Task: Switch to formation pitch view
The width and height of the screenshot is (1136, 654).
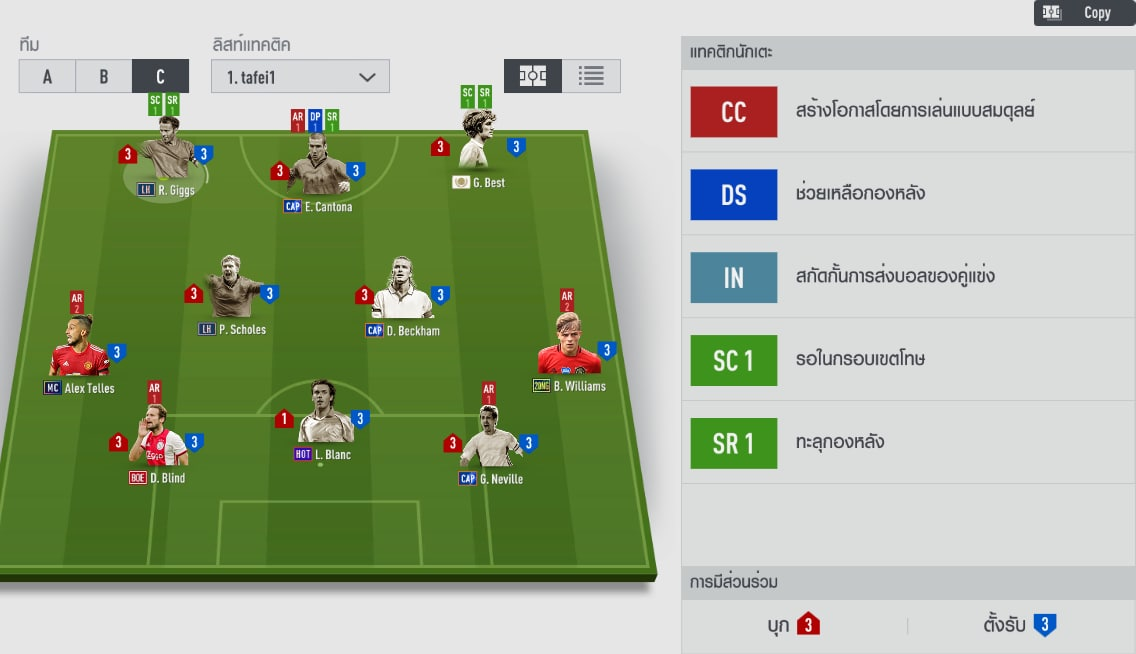Action: coord(533,76)
